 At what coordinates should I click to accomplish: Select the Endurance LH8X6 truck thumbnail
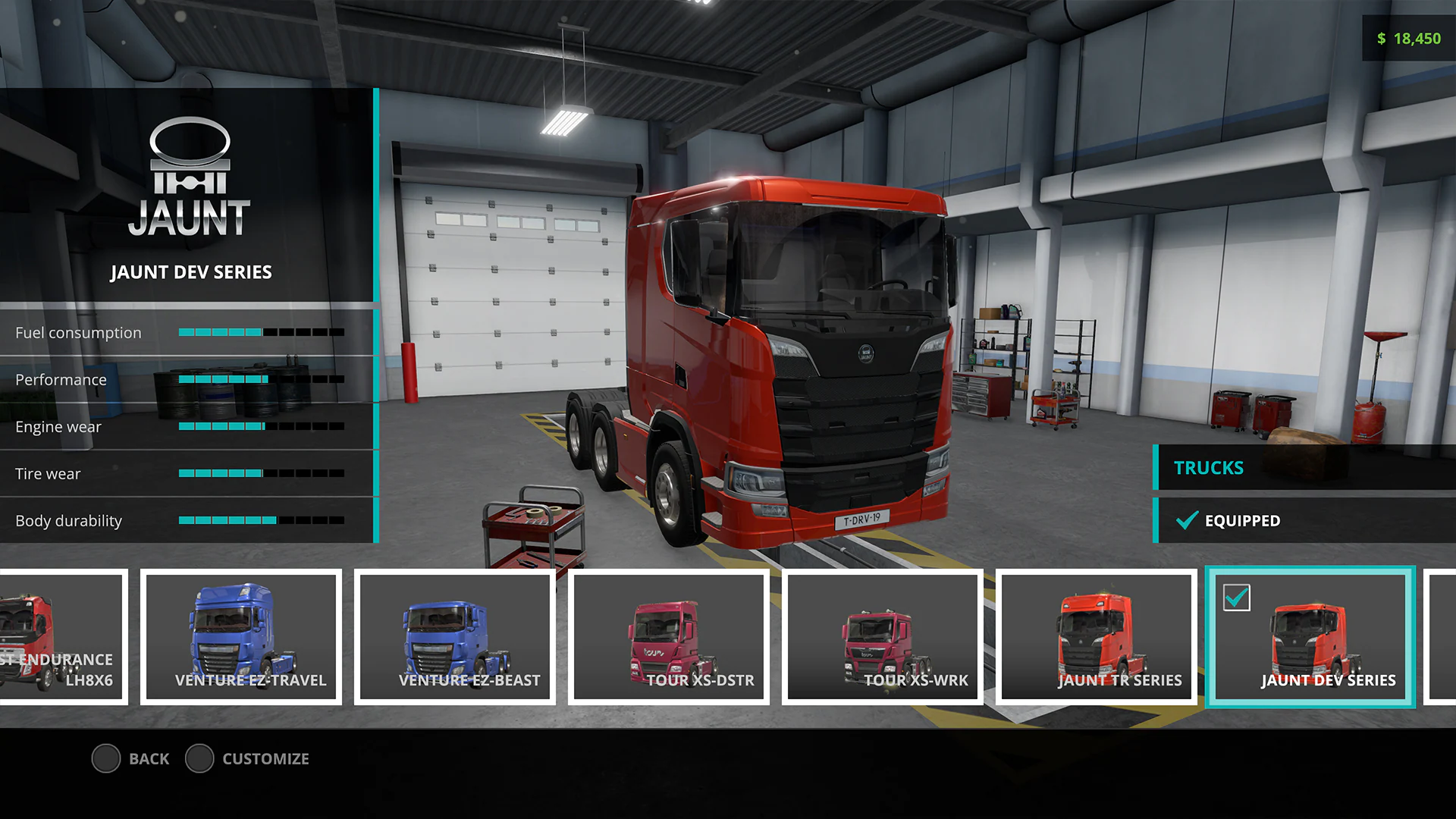61,637
